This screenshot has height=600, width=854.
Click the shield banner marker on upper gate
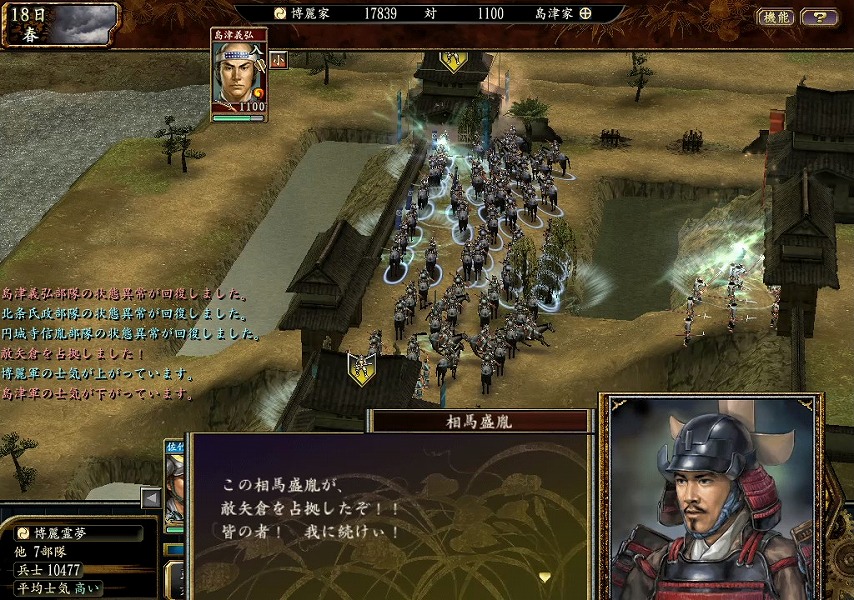coord(453,60)
